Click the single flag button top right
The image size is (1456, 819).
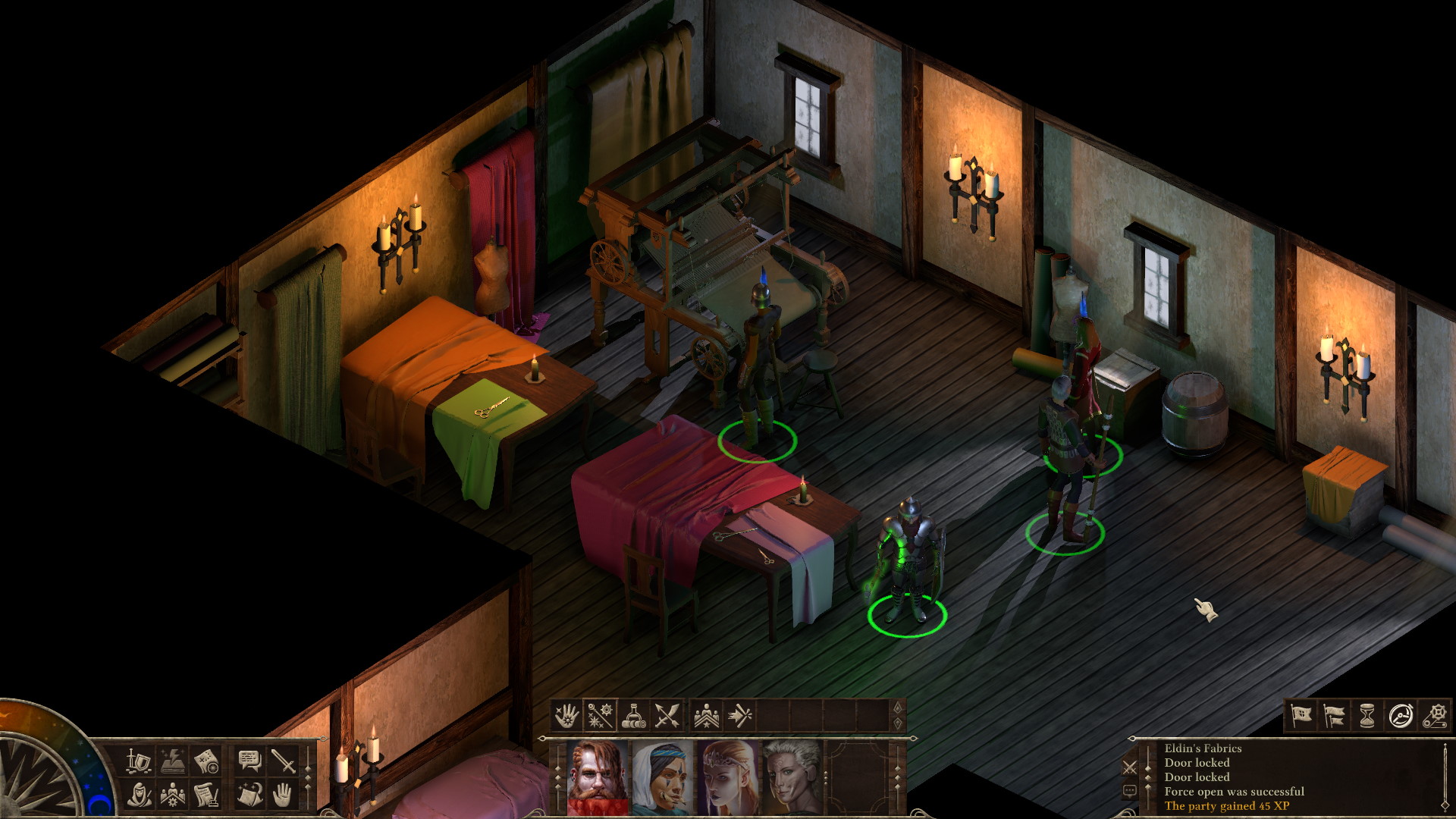pyautogui.click(x=1303, y=716)
